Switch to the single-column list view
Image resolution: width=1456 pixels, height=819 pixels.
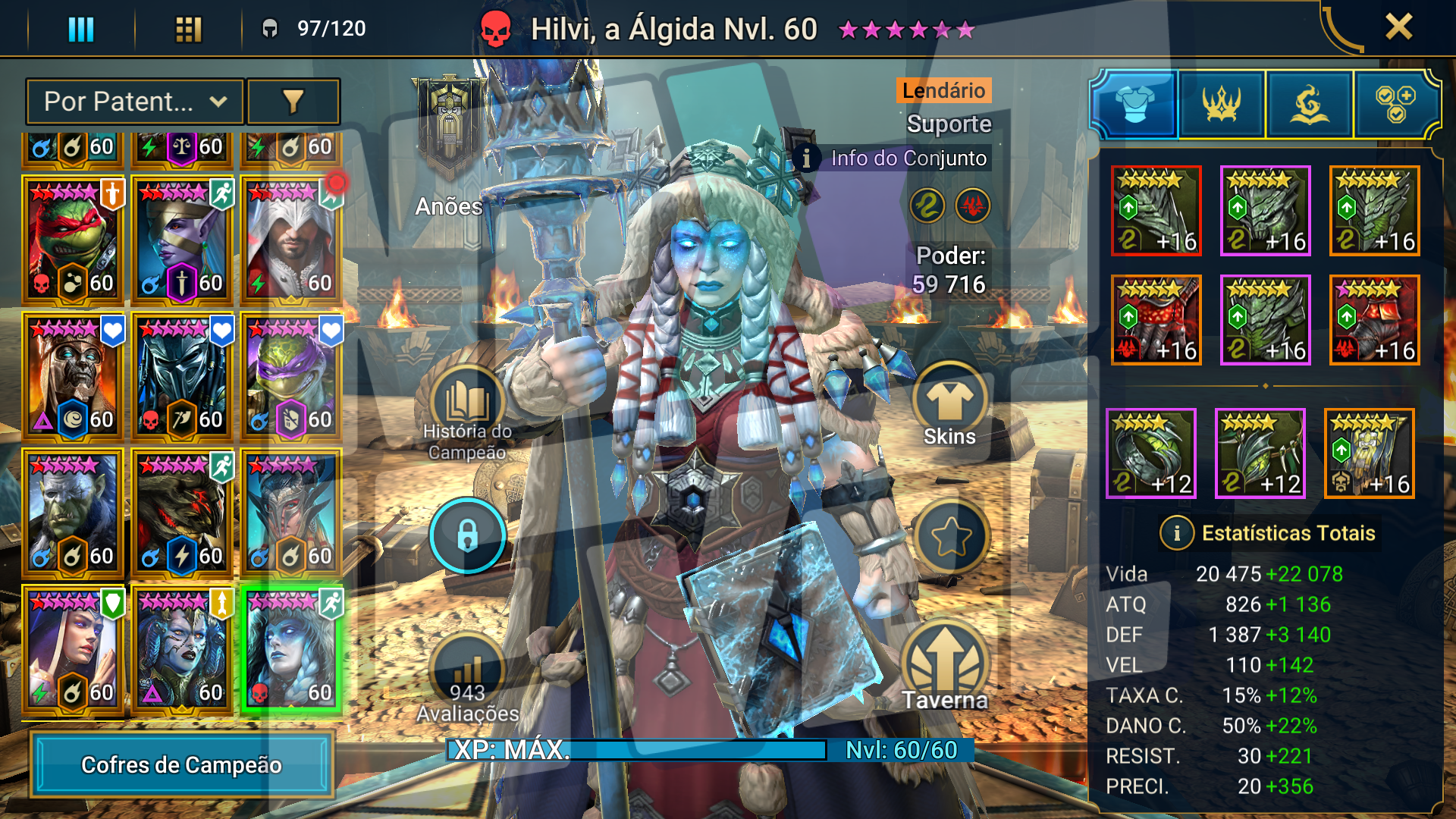81,29
